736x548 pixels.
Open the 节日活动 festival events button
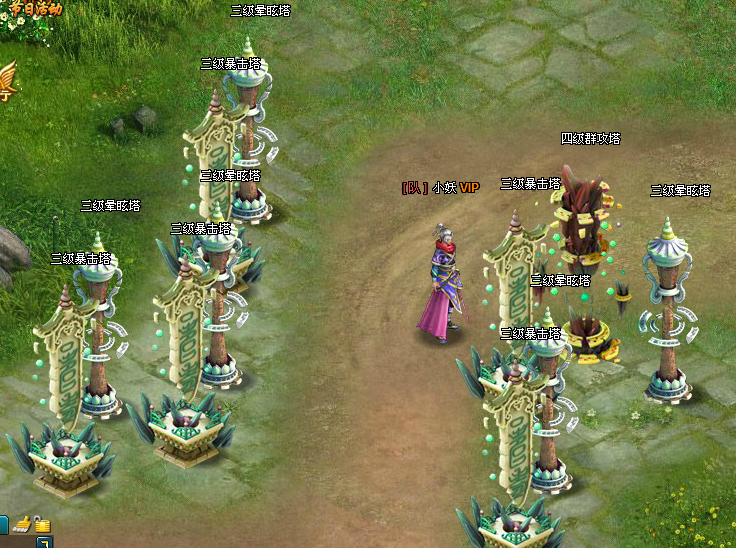[36, 9]
